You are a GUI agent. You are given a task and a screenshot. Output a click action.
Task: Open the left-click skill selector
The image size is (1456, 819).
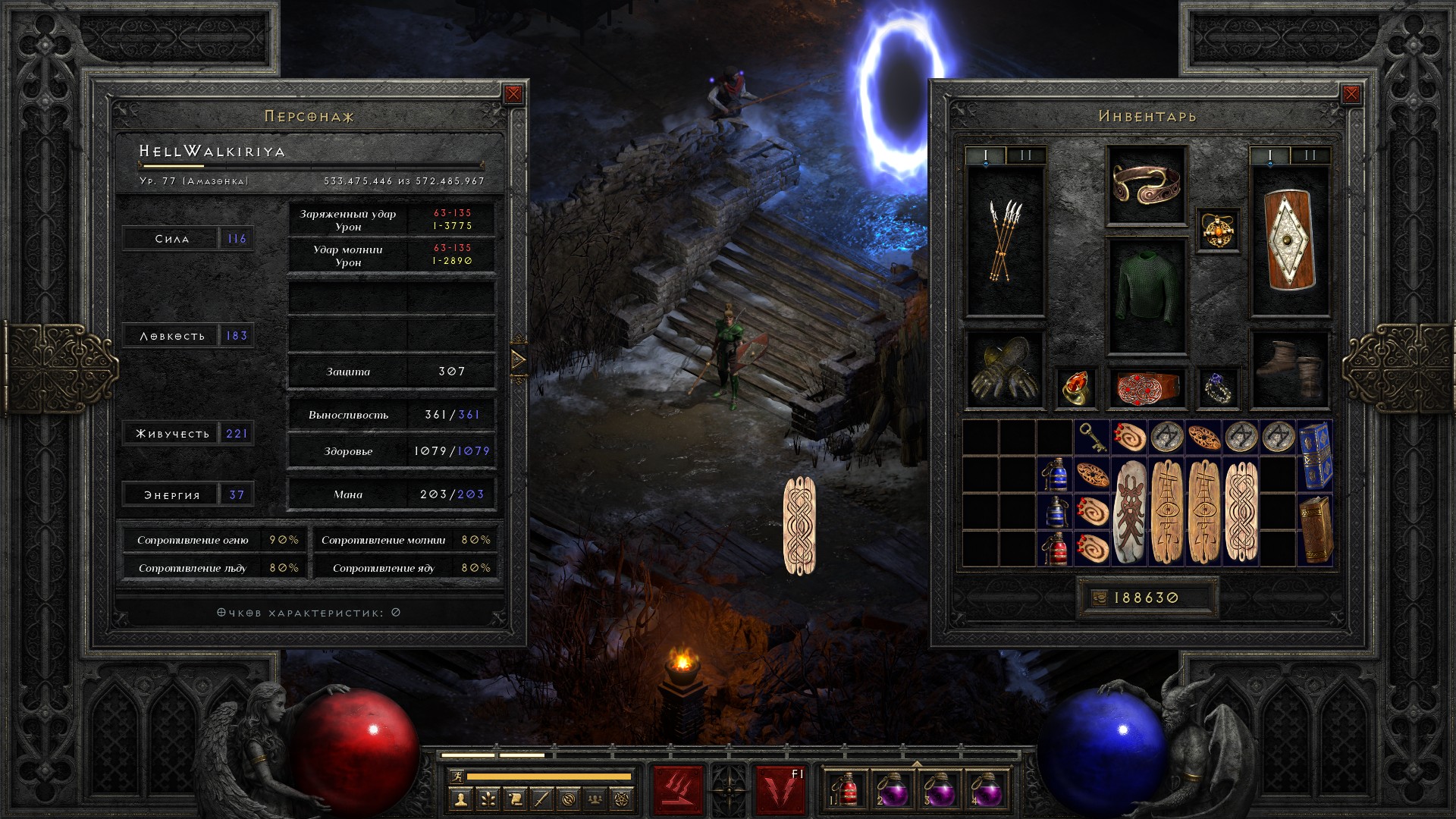tap(678, 790)
